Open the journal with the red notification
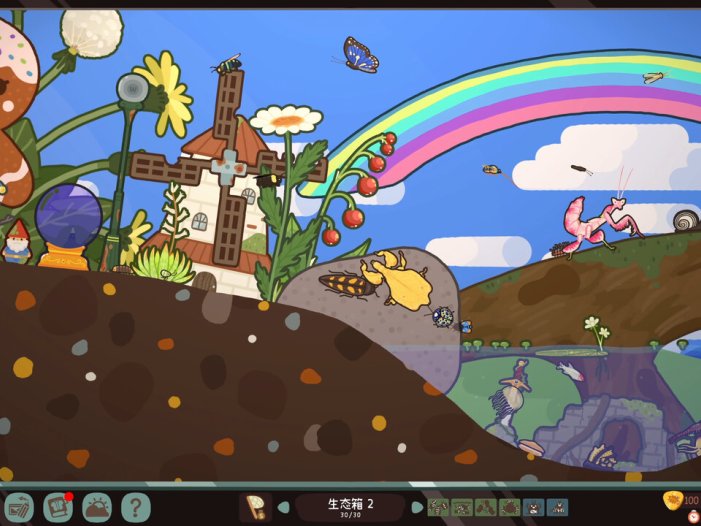This screenshot has width=701, height=526. [58, 507]
